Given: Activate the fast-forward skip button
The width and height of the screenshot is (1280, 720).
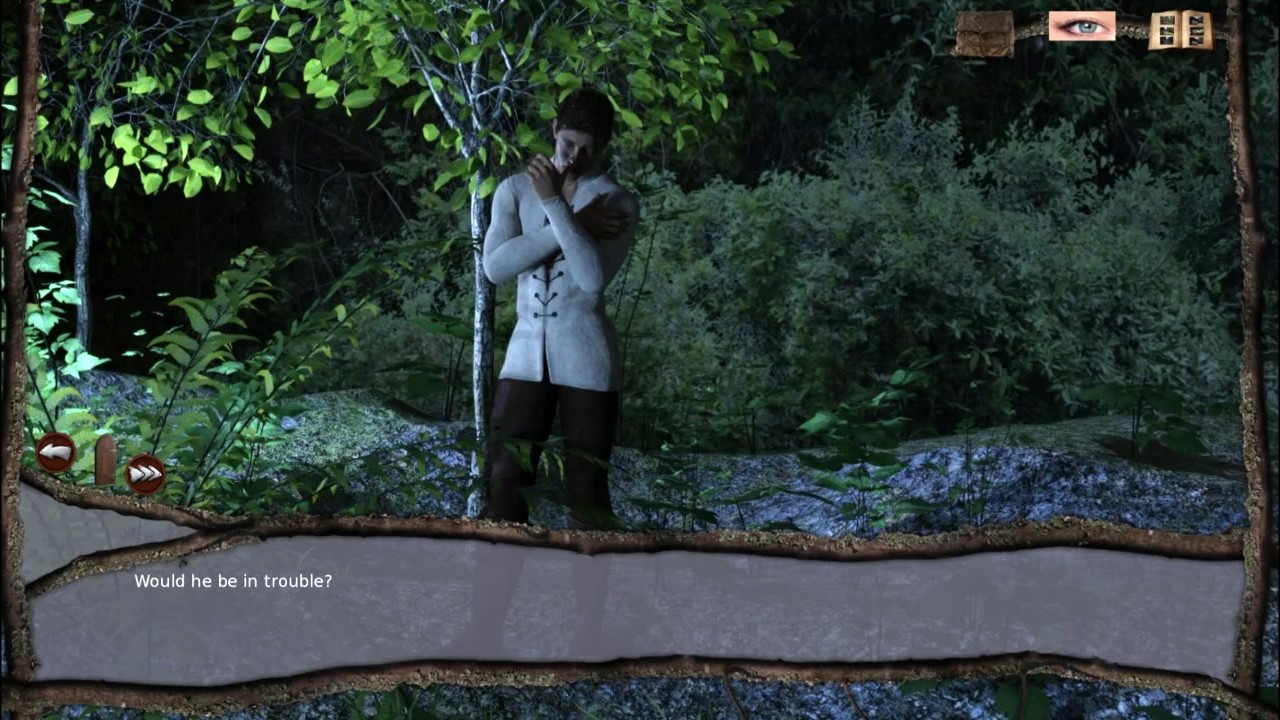Looking at the screenshot, I should 145,473.
